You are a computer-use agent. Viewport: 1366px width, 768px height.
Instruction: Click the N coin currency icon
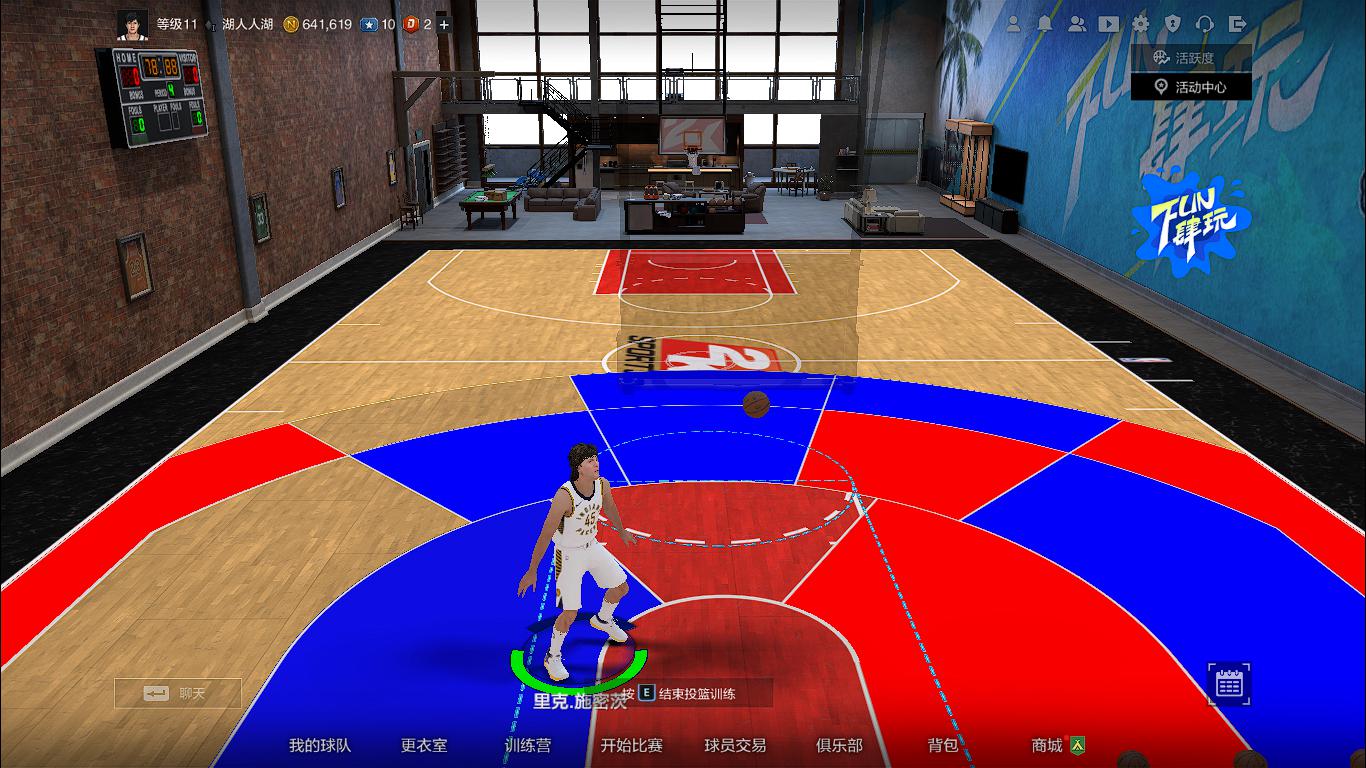(x=293, y=23)
